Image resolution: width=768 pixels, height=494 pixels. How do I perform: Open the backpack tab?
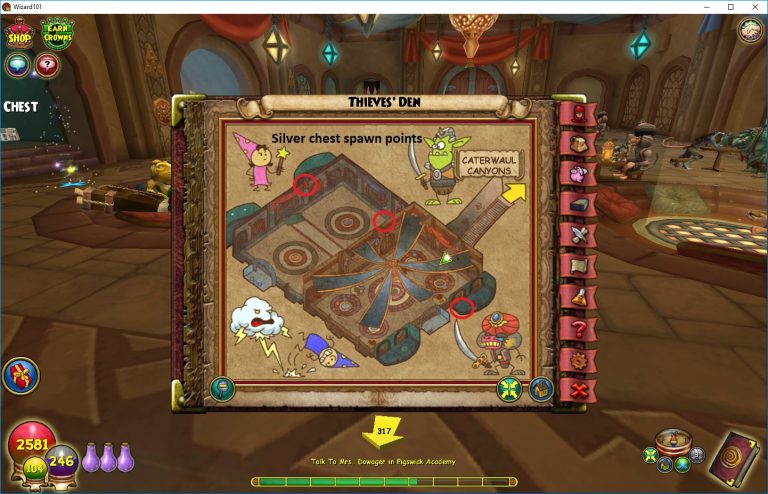(576, 143)
